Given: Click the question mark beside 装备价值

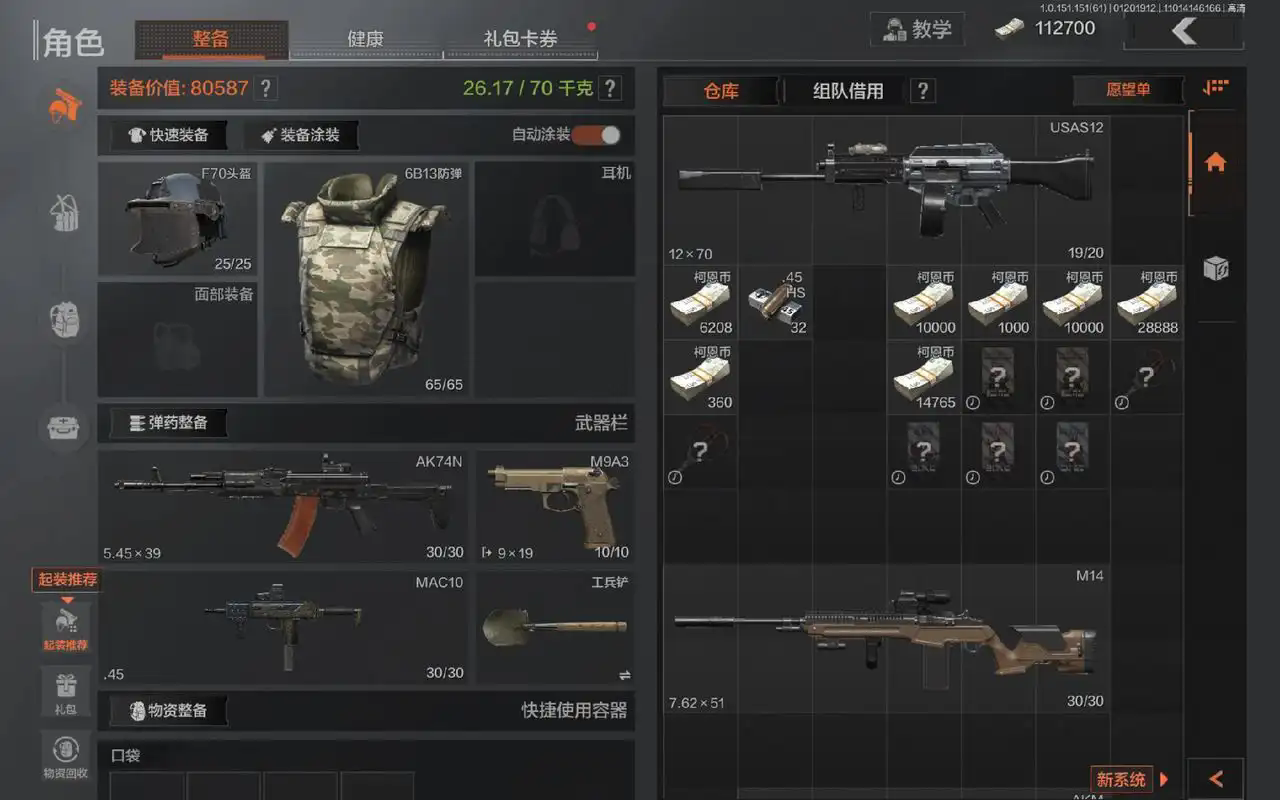Looking at the screenshot, I should (x=264, y=88).
